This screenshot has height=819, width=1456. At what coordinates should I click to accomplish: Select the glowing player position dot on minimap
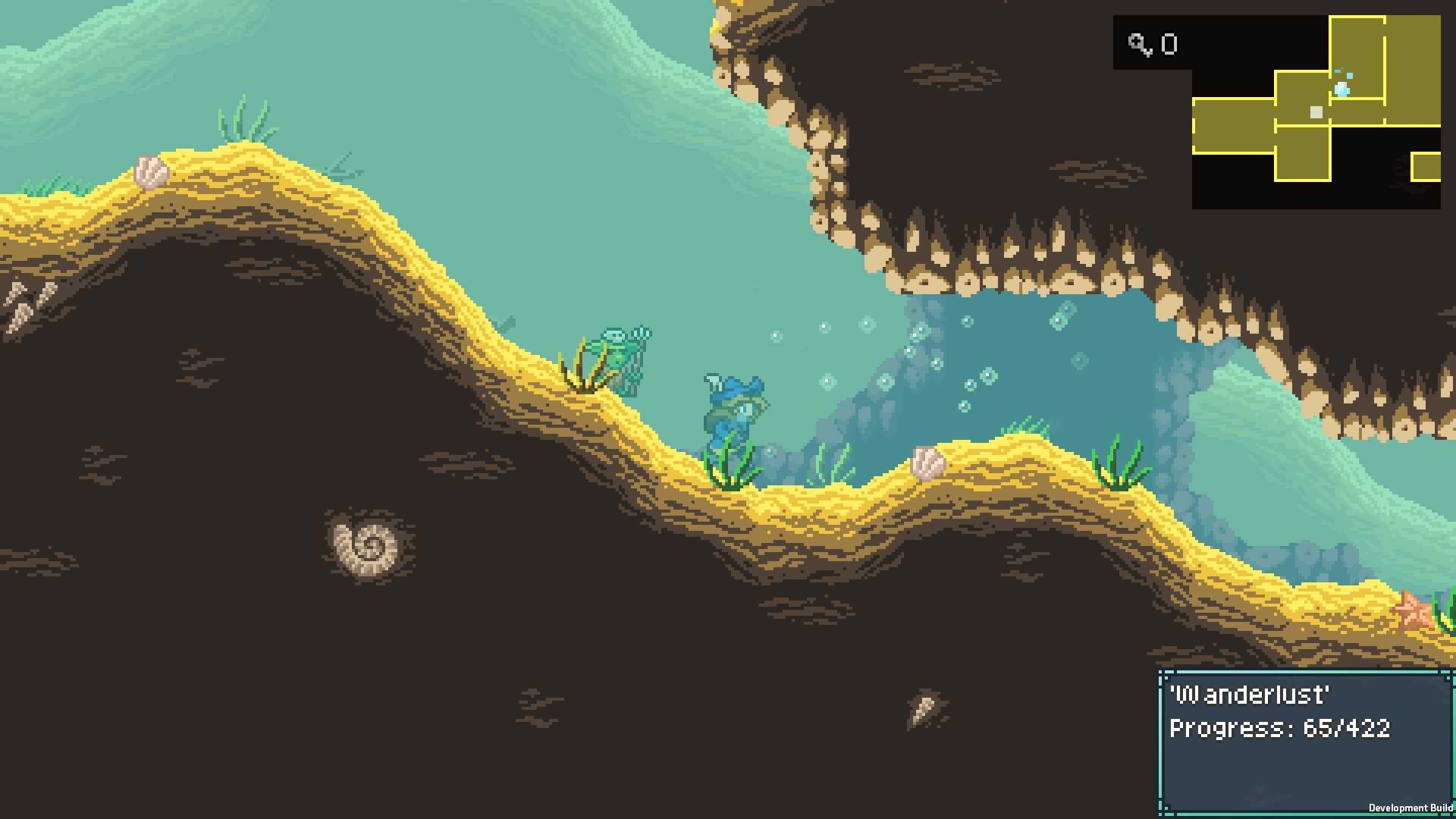pos(1341,89)
